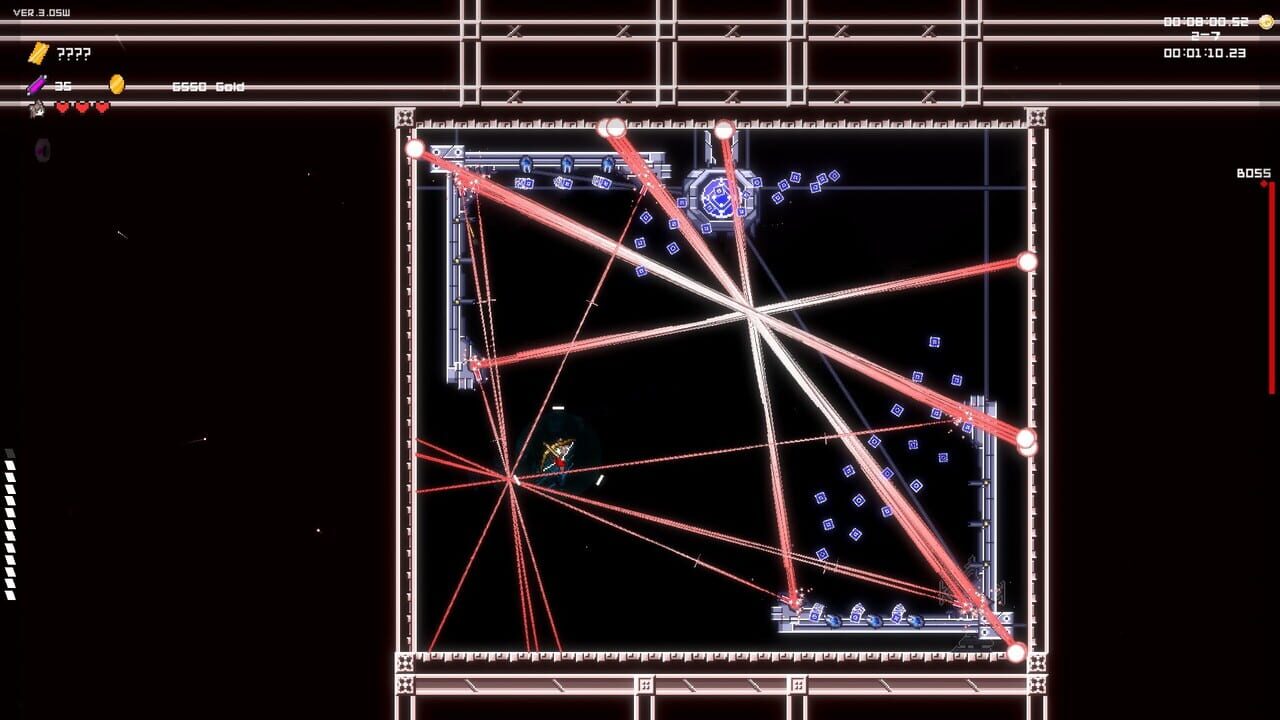This screenshot has height=720, width=1280.
Task: Click the spinning coin icon beside the timer
Action: pos(1266,22)
